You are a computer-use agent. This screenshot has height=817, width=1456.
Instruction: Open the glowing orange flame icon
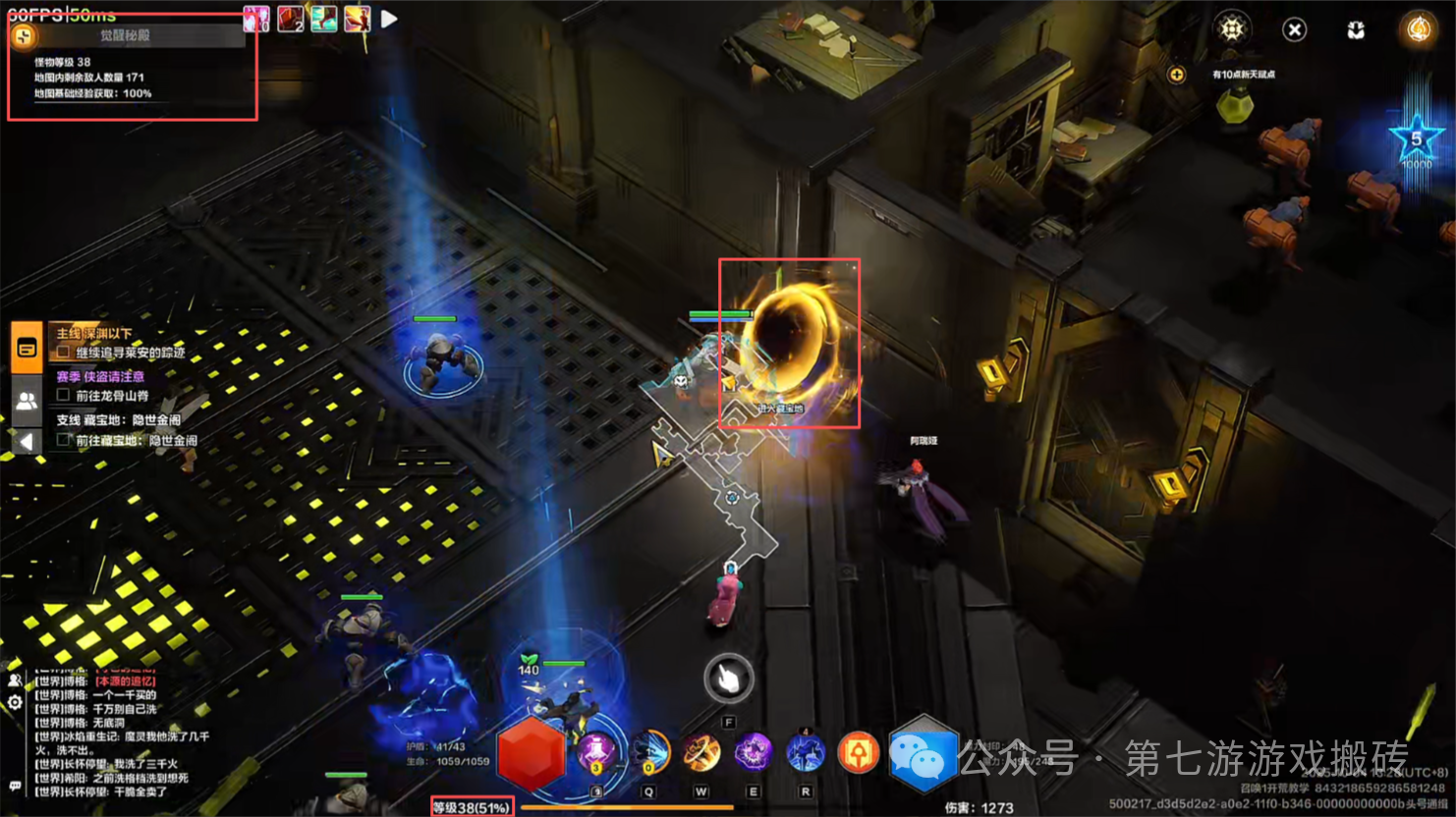click(1419, 29)
